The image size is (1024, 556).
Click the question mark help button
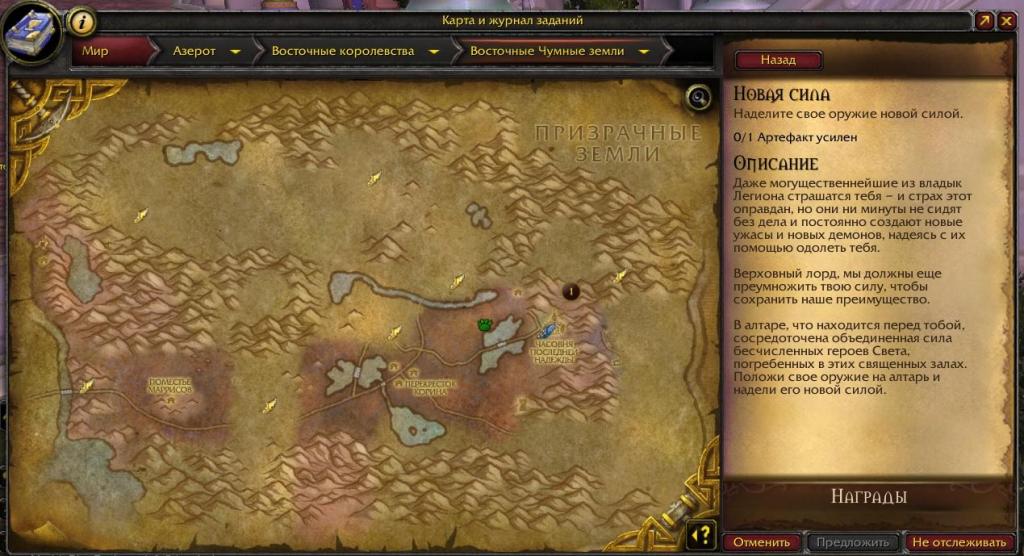[x=702, y=534]
